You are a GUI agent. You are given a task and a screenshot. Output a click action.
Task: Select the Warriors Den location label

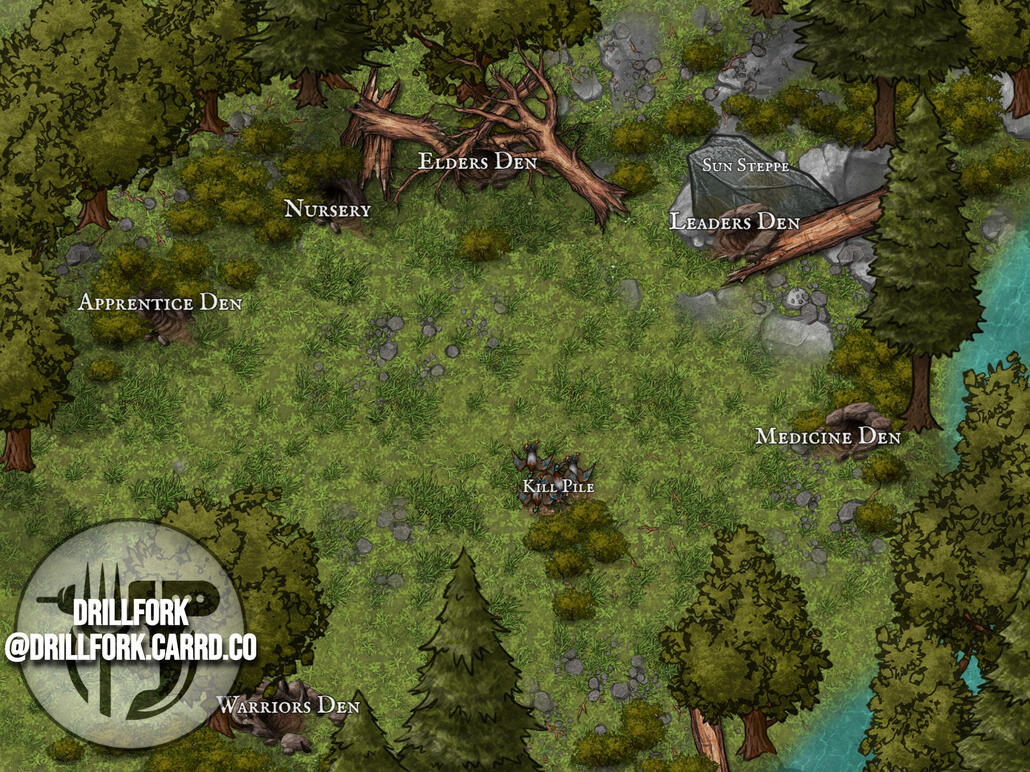[x=288, y=706]
